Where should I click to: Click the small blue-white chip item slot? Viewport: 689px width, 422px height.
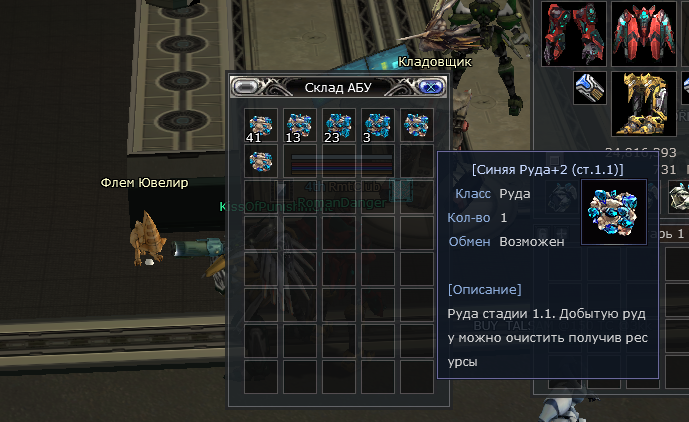point(589,88)
